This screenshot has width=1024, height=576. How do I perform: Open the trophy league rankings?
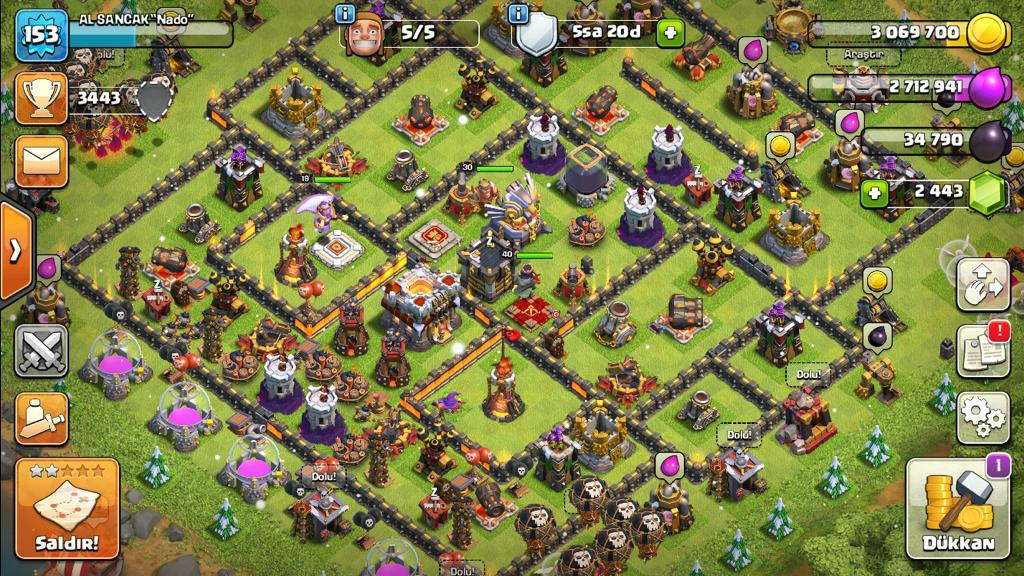(x=41, y=97)
